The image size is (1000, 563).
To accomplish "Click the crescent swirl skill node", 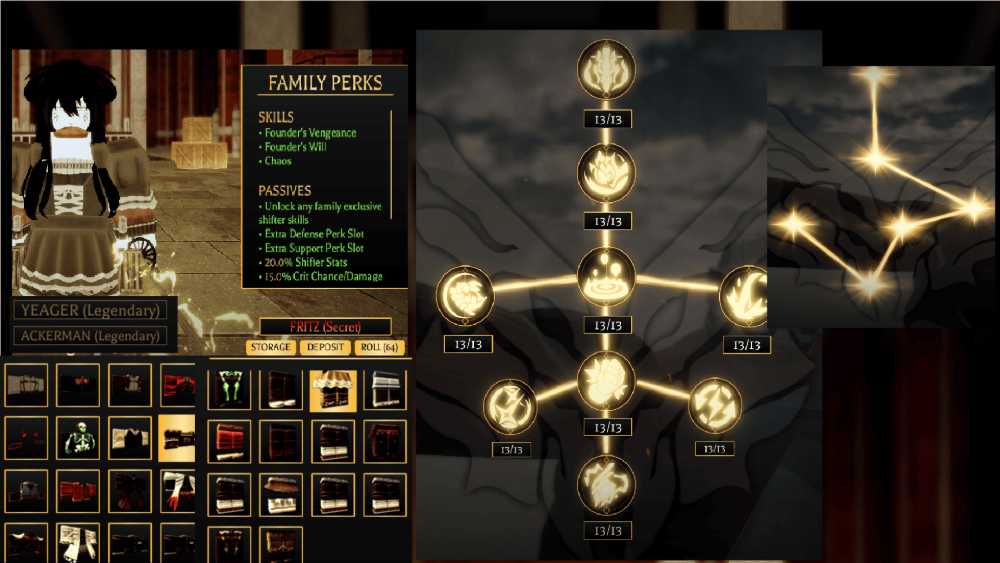I will point(467,295).
